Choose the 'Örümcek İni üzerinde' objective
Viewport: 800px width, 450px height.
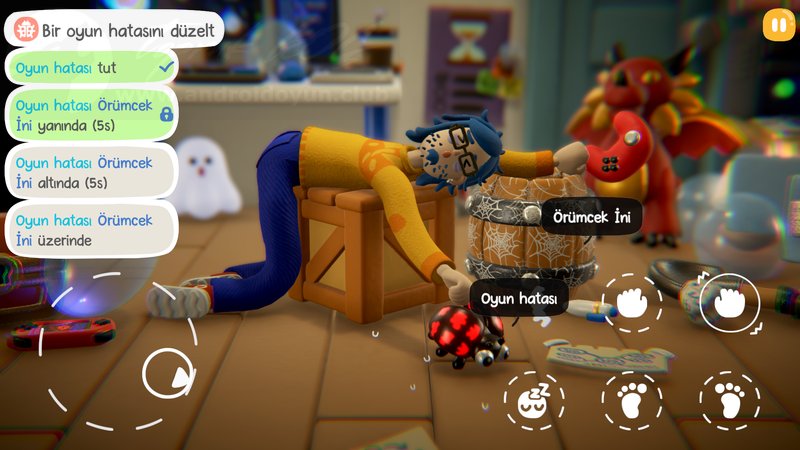pyautogui.click(x=92, y=229)
